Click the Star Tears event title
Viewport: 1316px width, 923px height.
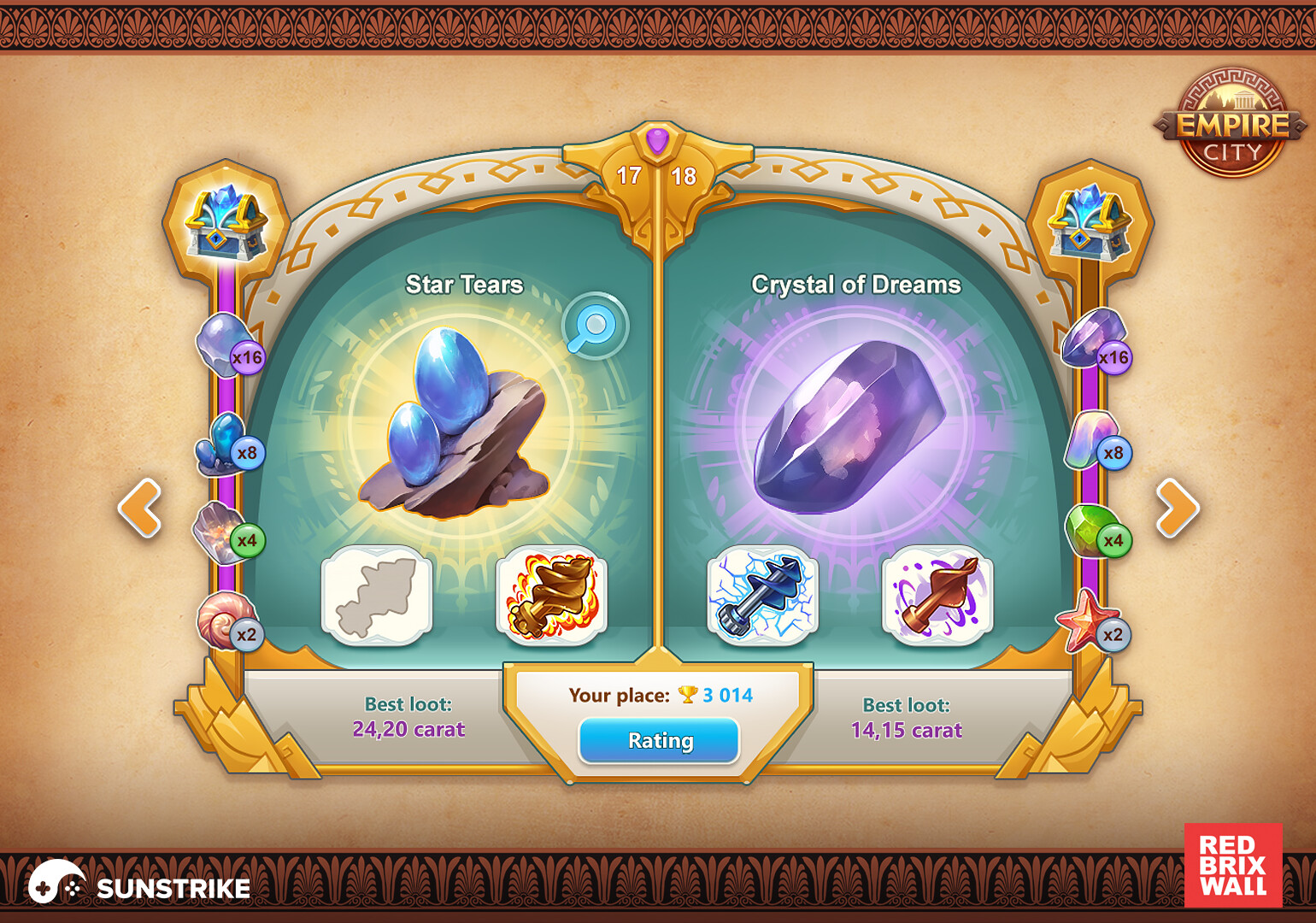coord(464,285)
